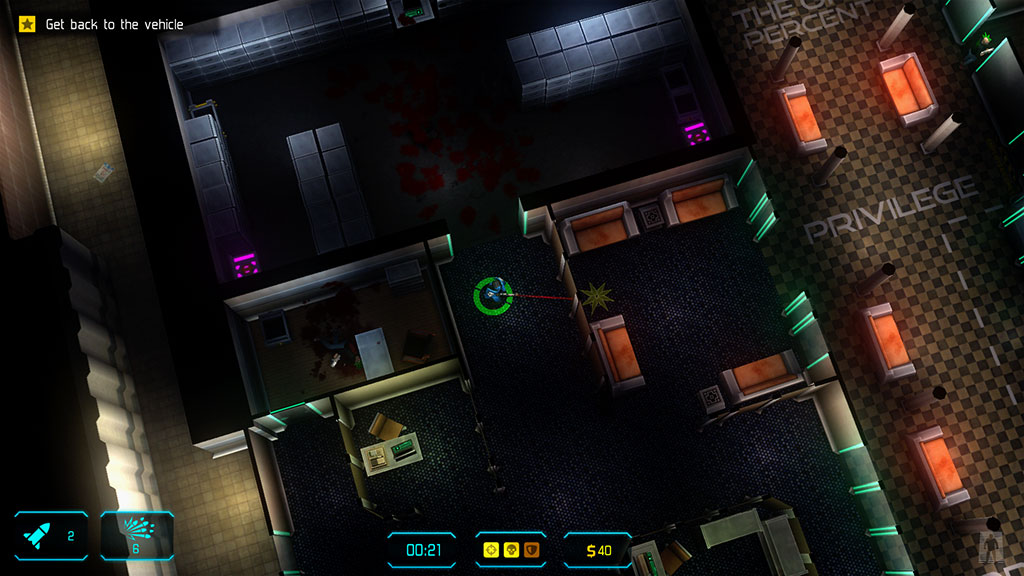Select the scatter shot weapon slot
The image size is (1024, 576).
pos(137,535)
